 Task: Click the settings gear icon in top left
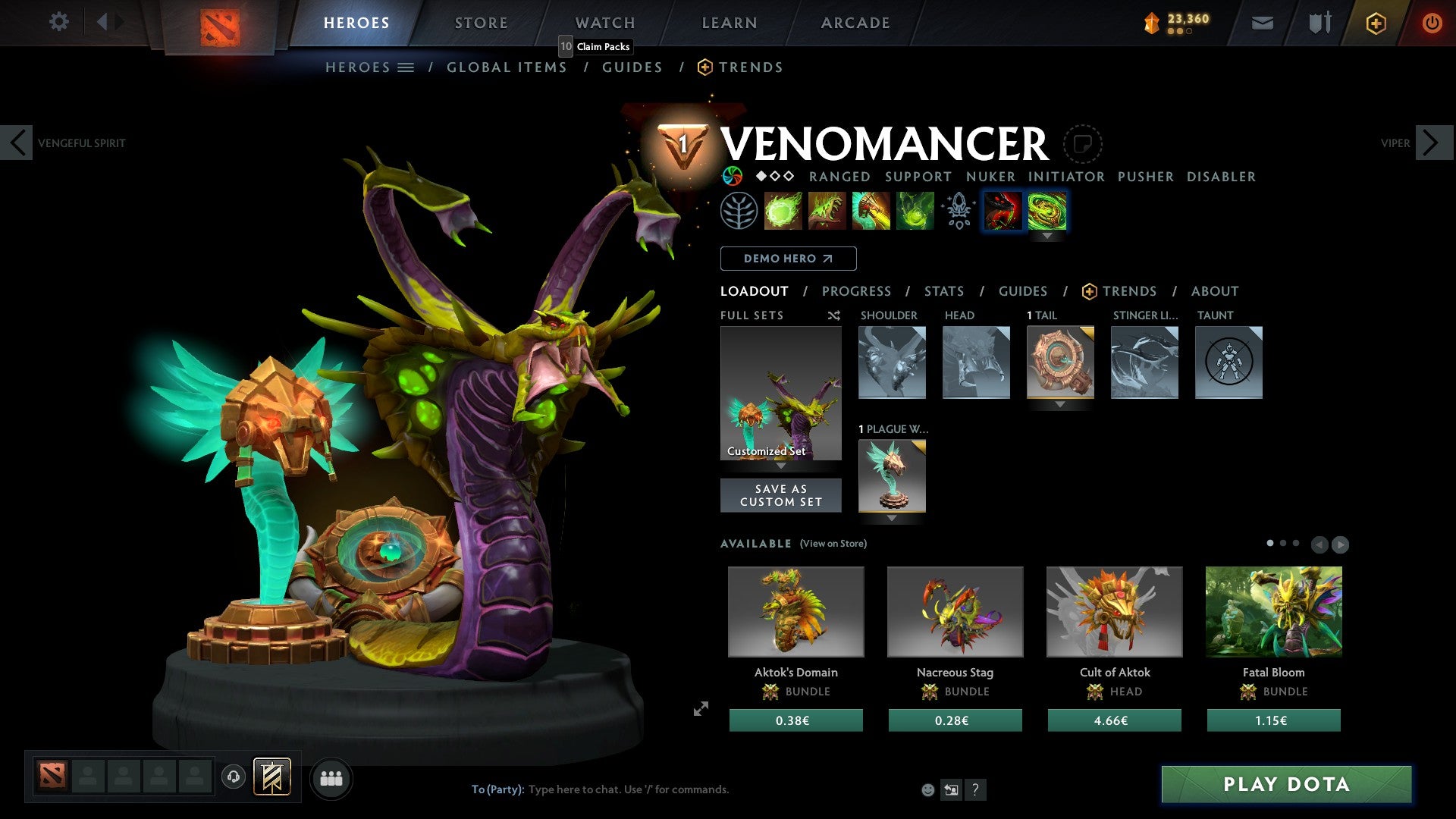58,22
